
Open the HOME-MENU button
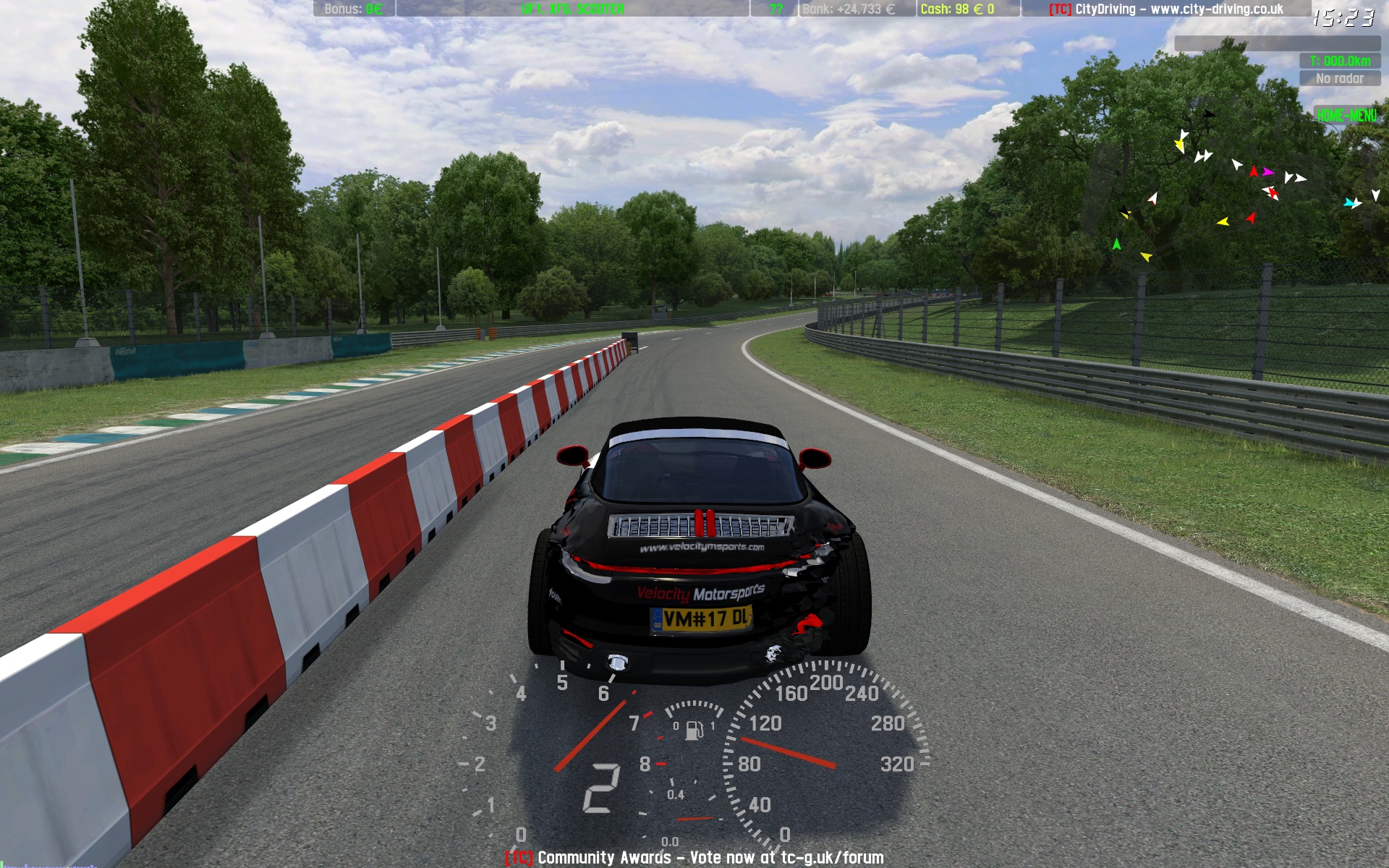point(1346,116)
